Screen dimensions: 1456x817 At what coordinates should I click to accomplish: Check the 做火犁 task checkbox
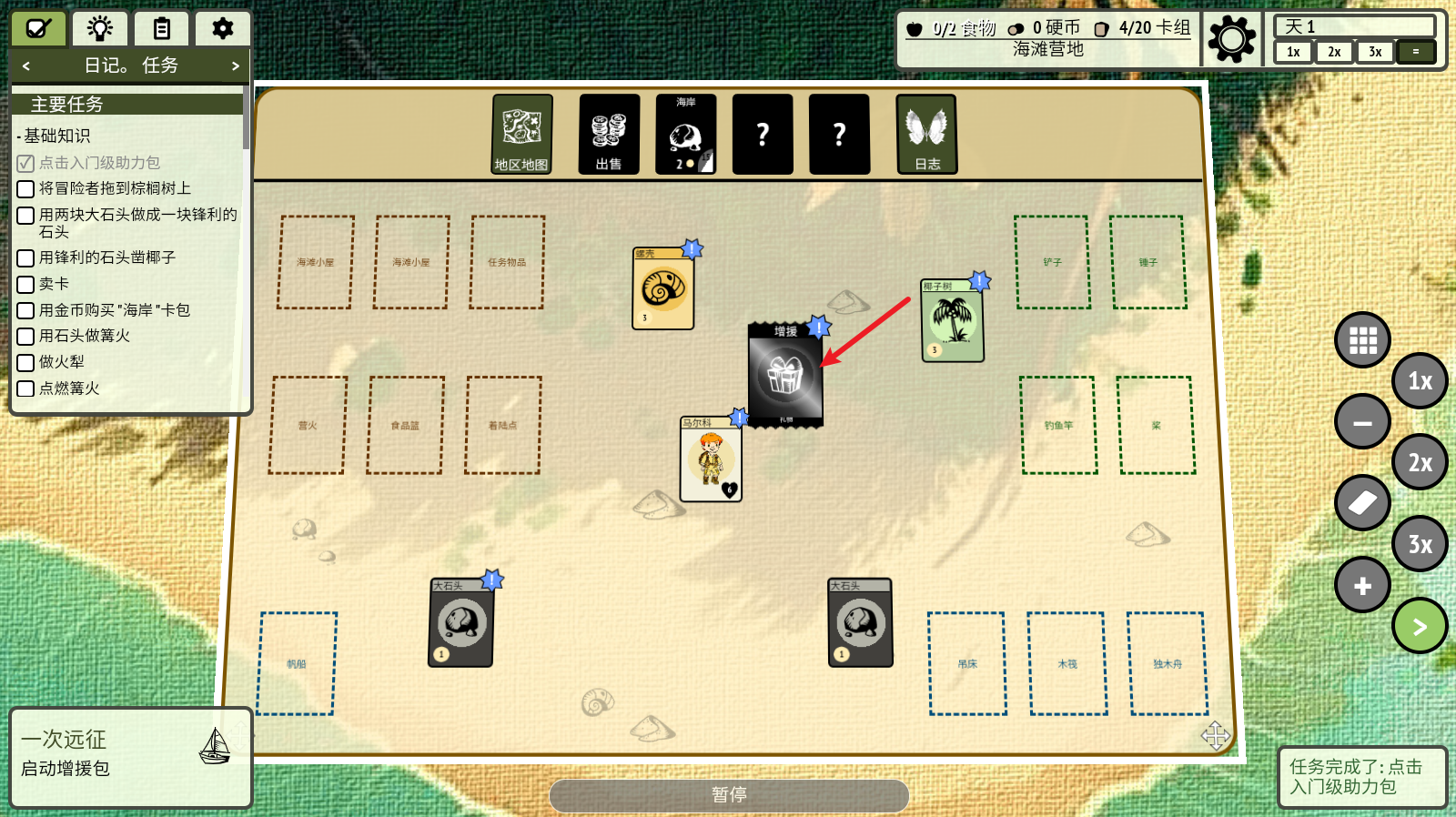pos(25,362)
